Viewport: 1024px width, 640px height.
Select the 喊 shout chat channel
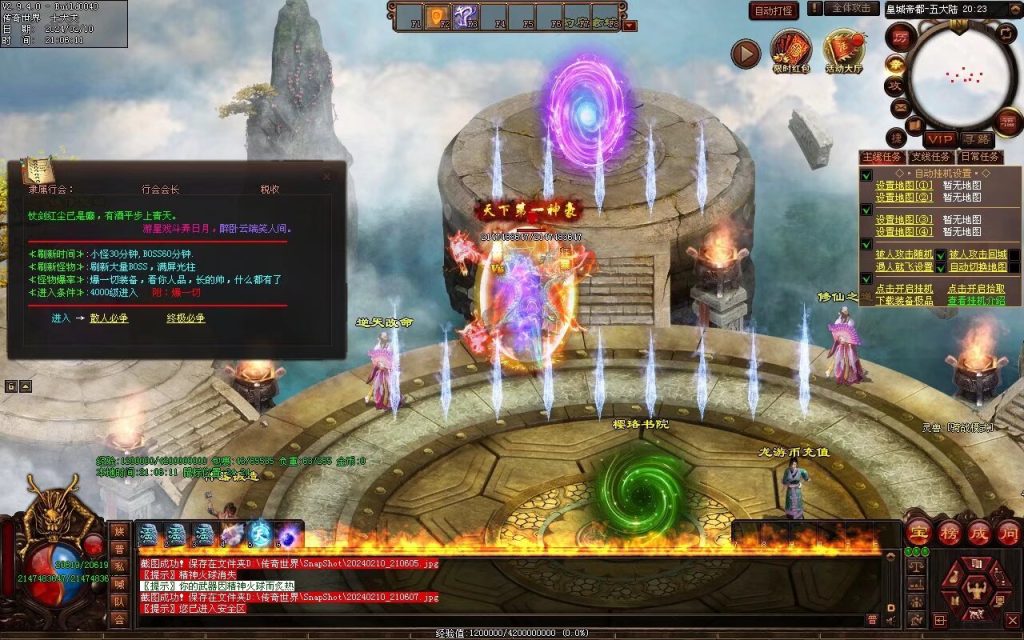[119, 583]
